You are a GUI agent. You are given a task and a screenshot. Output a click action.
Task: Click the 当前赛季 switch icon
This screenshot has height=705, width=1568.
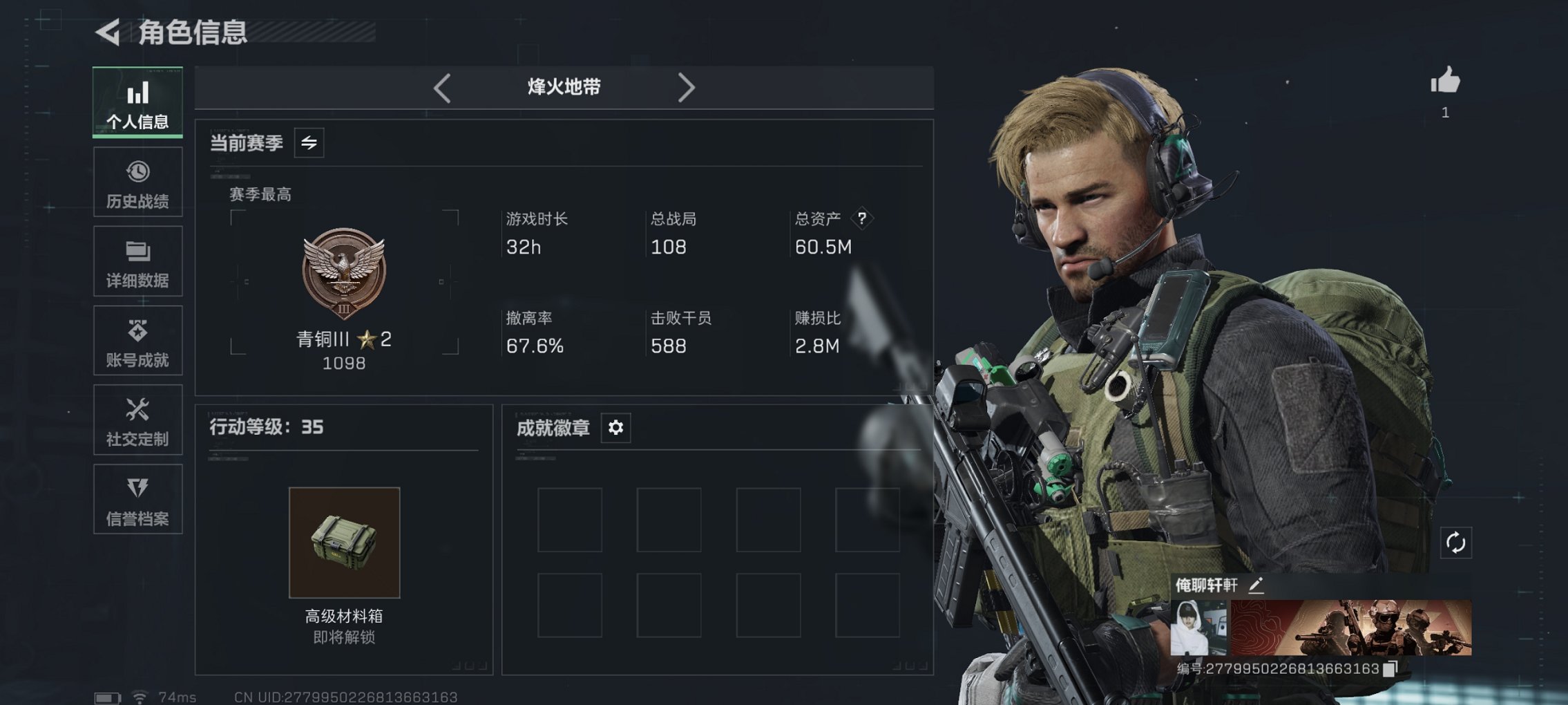click(309, 144)
